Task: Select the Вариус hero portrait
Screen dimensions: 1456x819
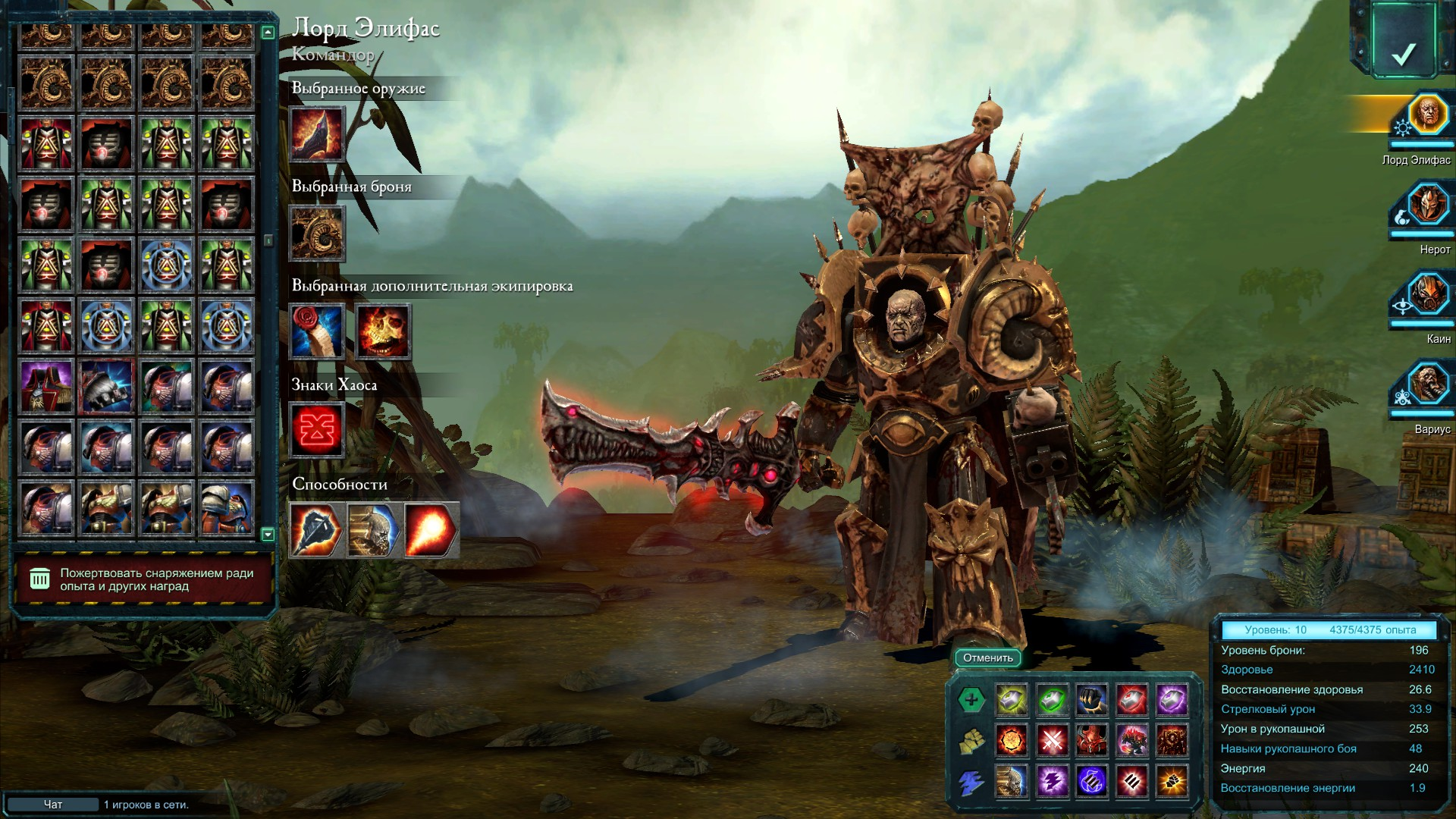Action: pos(1427,384)
